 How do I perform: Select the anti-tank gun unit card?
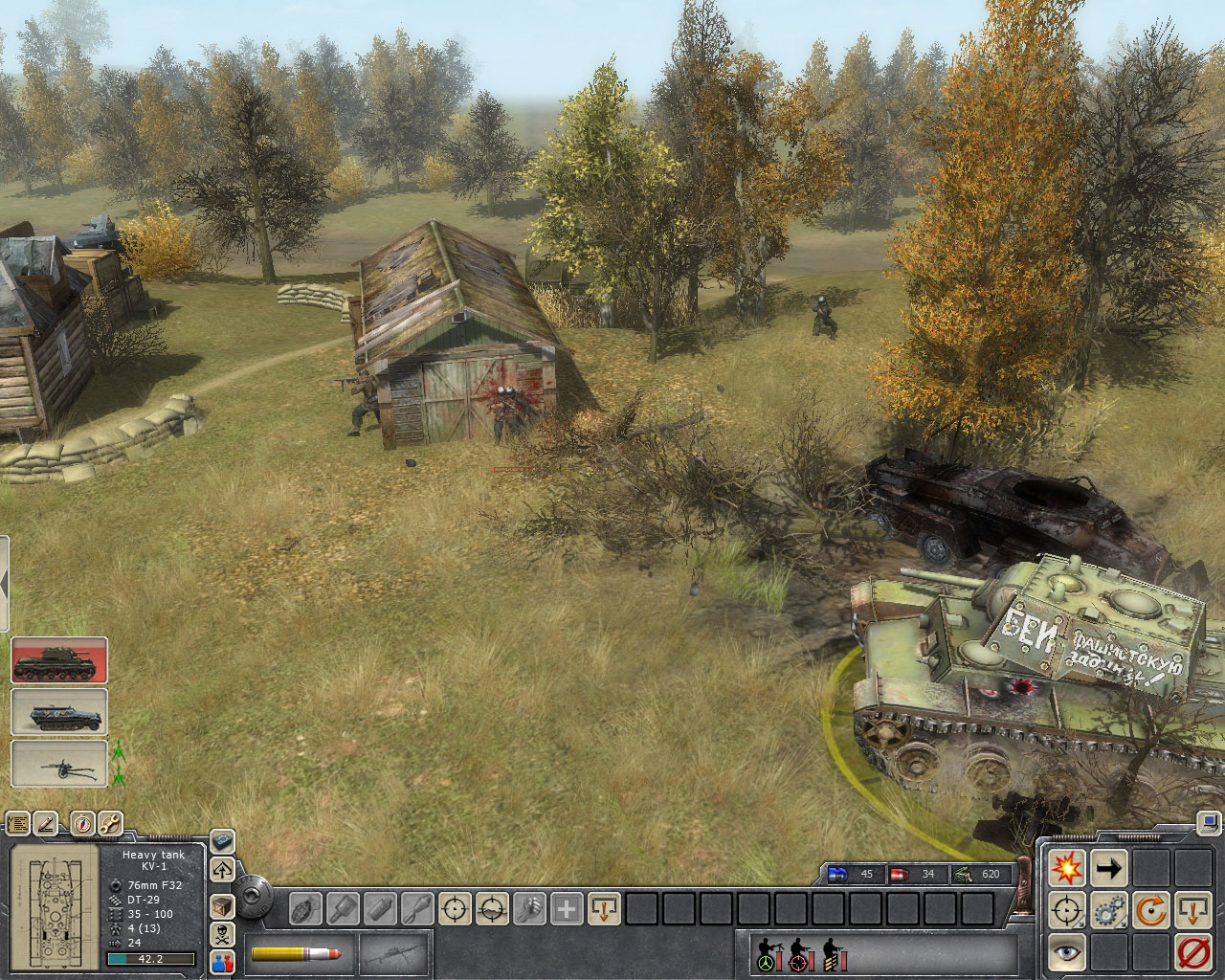(59, 764)
